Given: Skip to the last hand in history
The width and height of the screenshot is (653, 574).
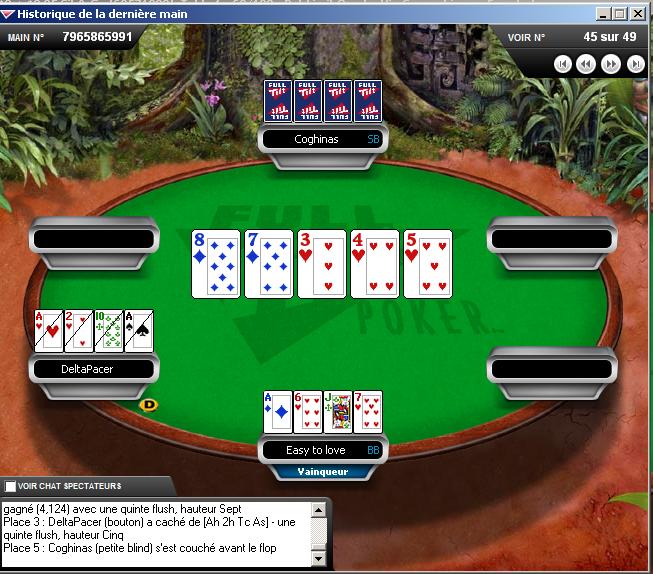Looking at the screenshot, I should [636, 64].
